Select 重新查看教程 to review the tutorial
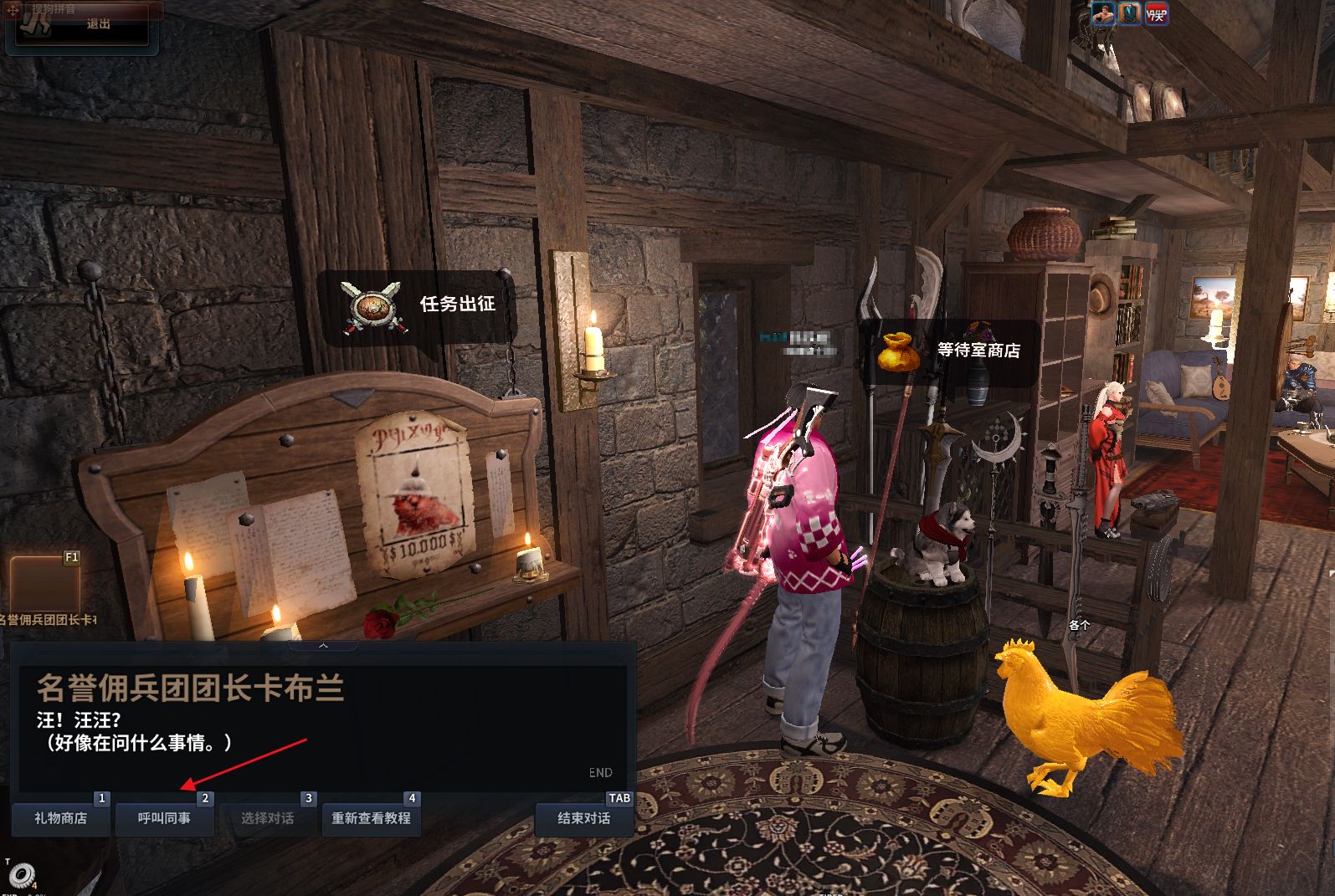This screenshot has height=896, width=1335. [x=371, y=818]
